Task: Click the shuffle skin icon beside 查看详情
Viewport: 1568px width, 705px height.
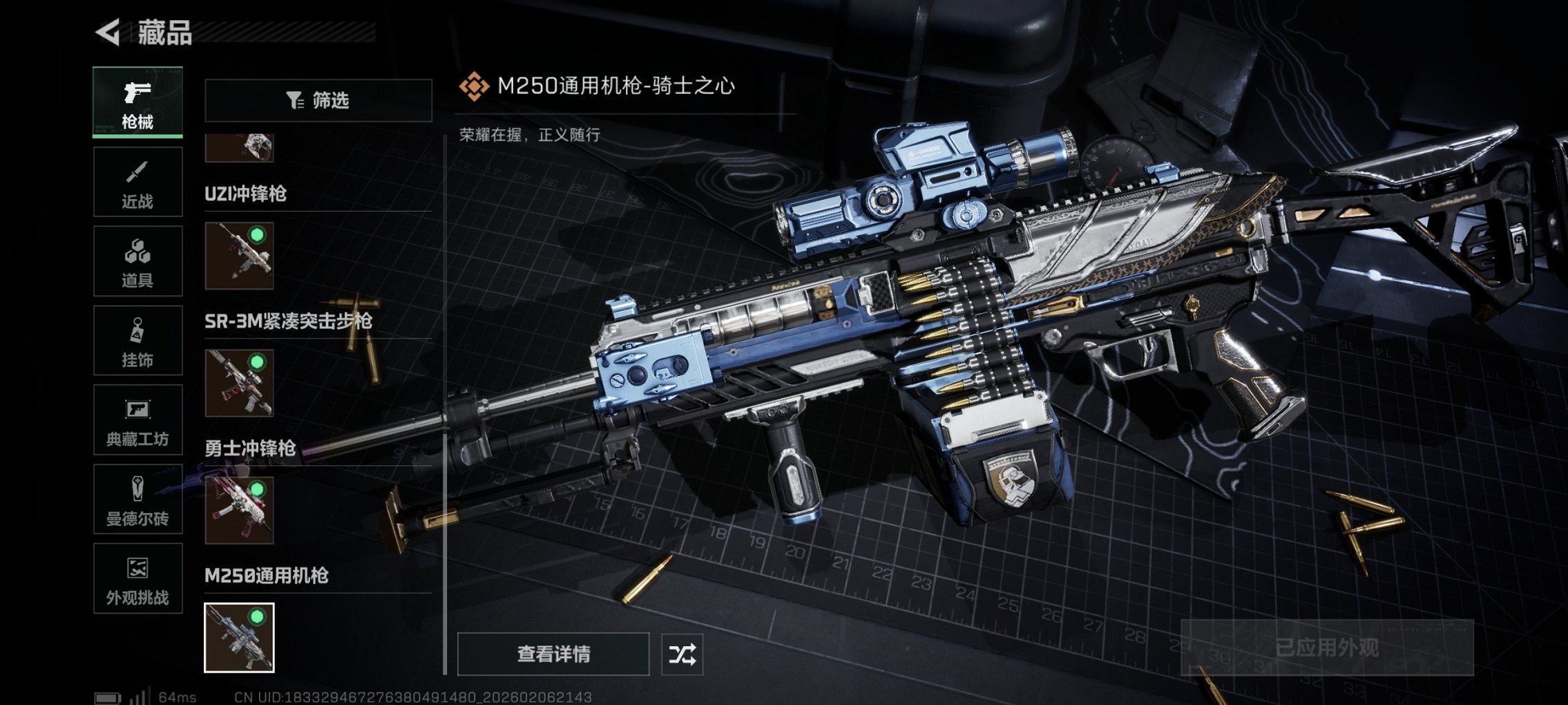Action: [682, 653]
